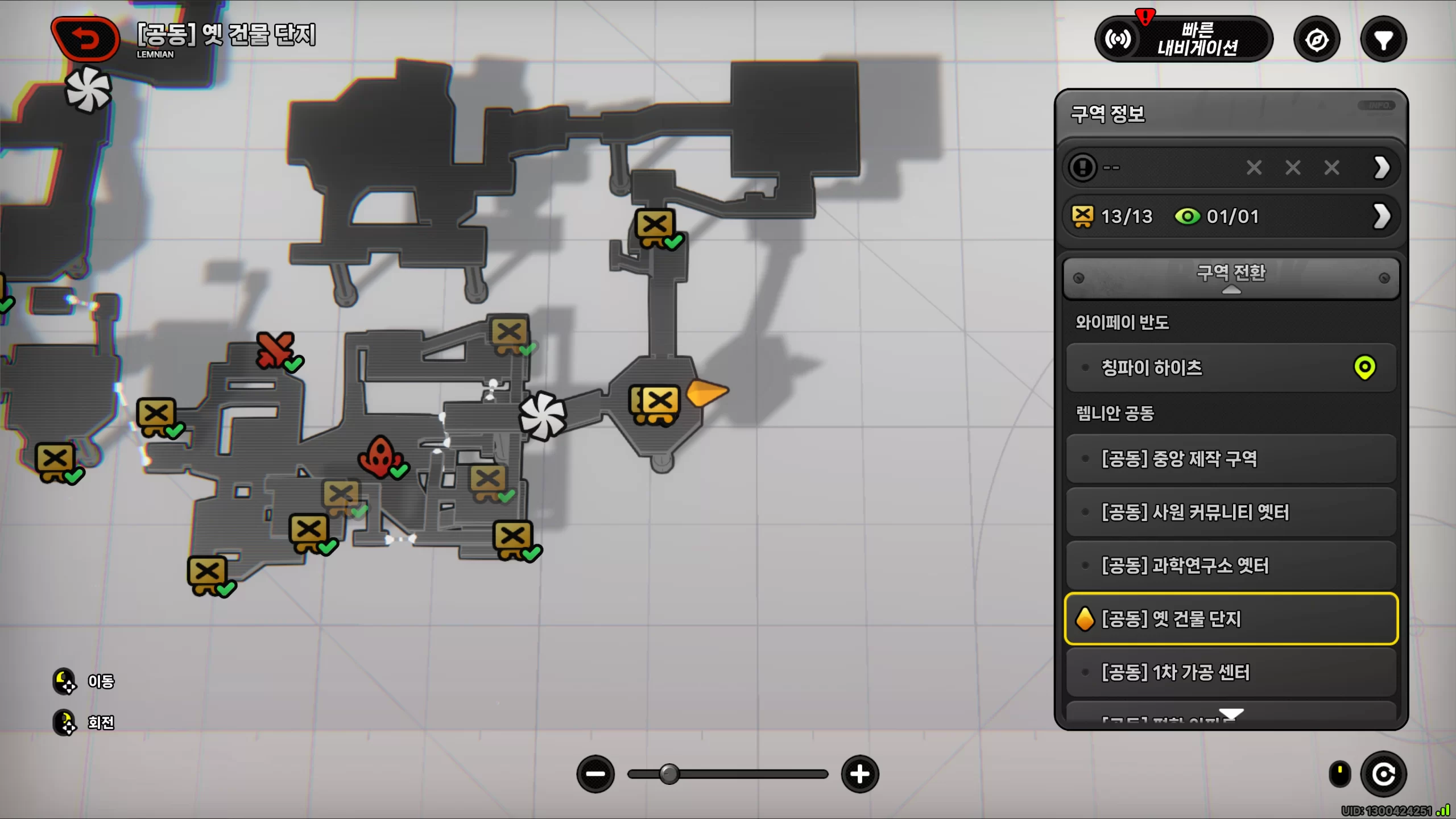Image resolution: width=1456 pixels, height=819 pixels.
Task: Collapse the 구역 전환 area switch header
Action: [x=1231, y=278]
